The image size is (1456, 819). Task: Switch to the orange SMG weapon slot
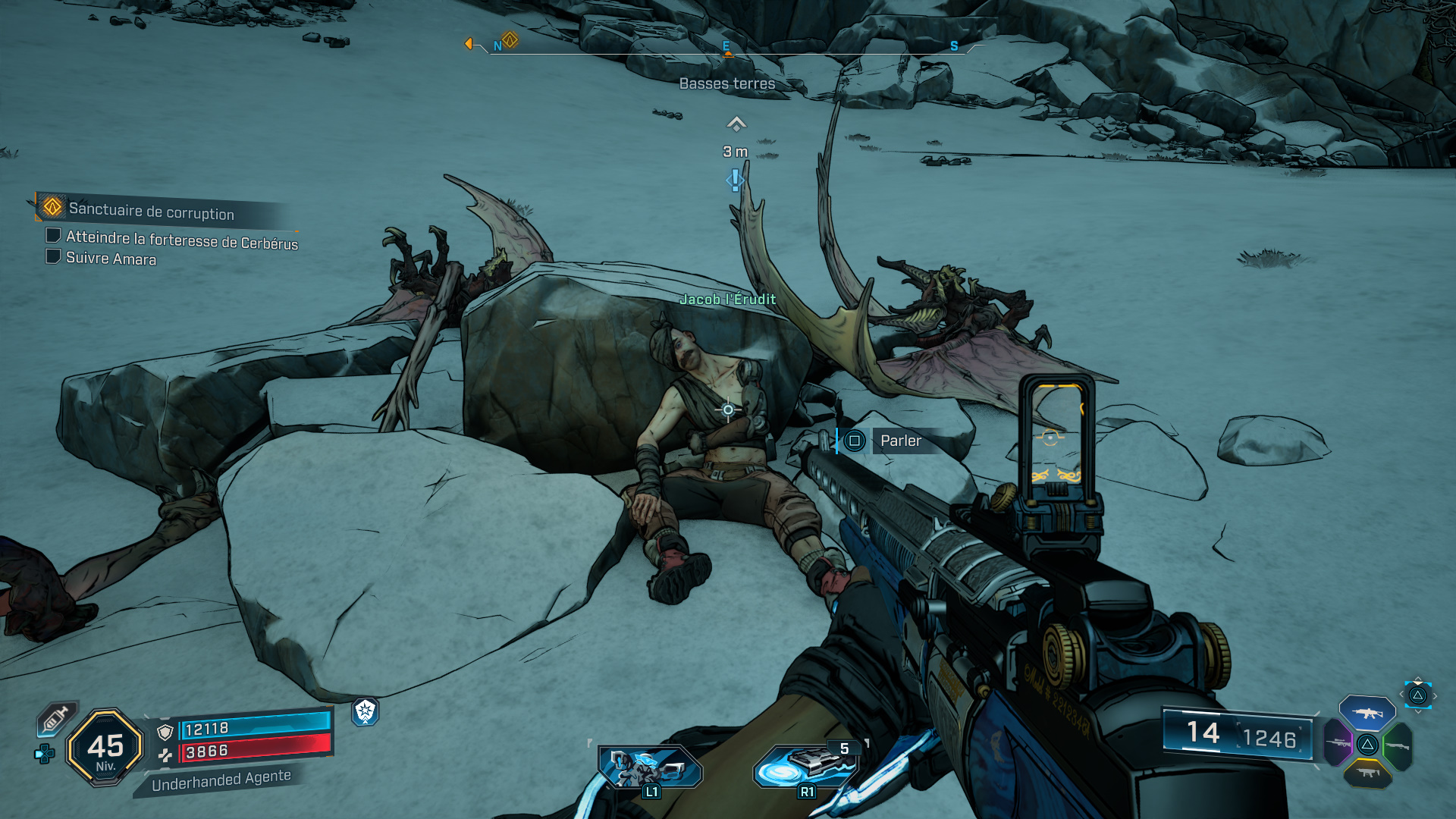[1367, 773]
